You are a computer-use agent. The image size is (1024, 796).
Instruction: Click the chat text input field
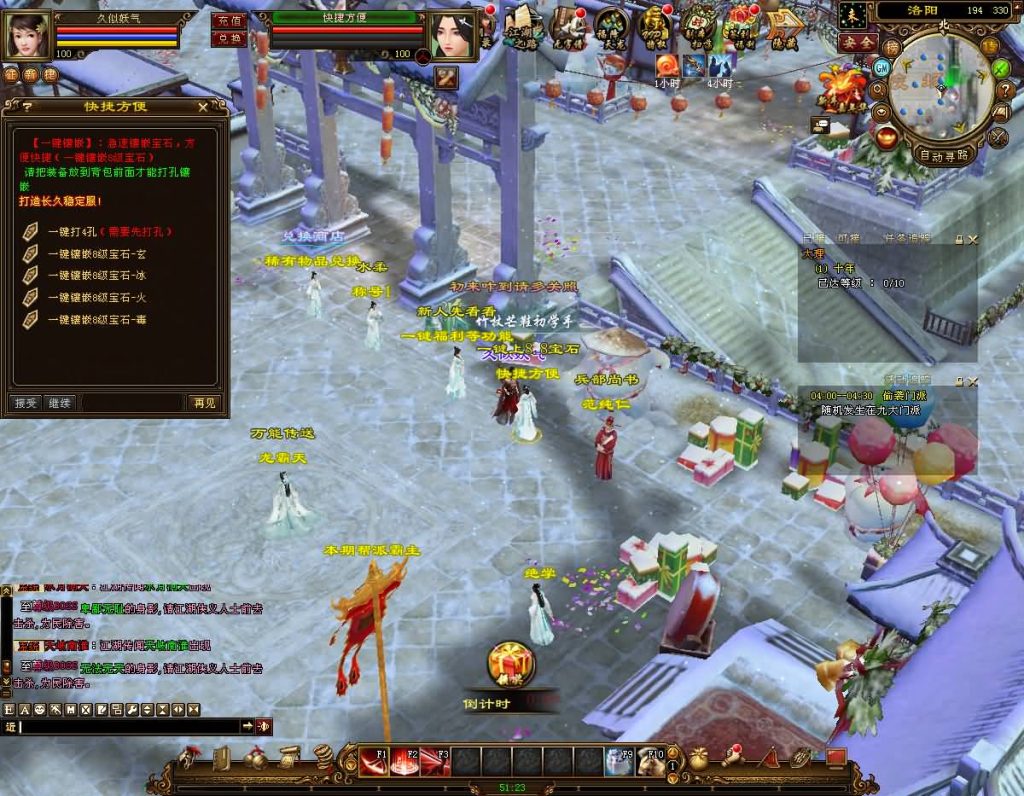pyautogui.click(x=130, y=726)
